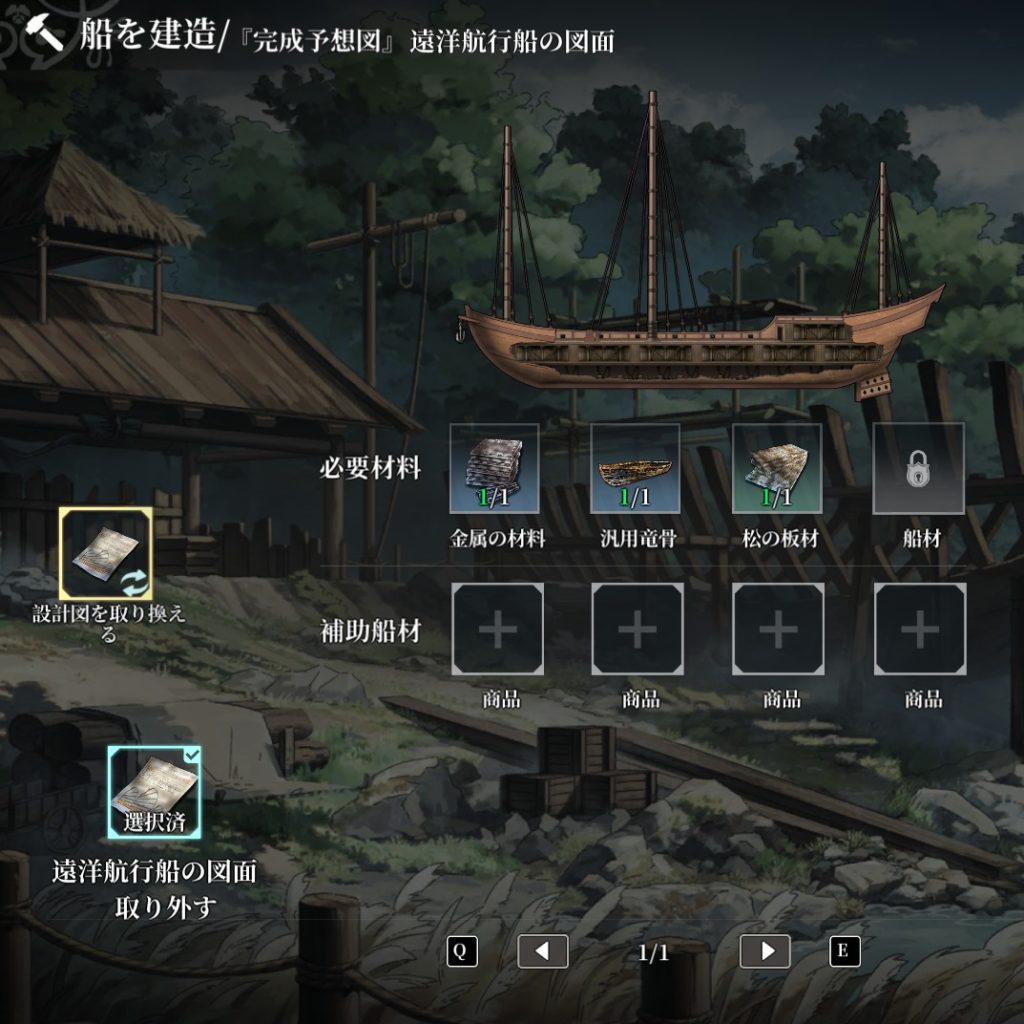Select the 汎用竜骨 keel material slot
Image resolution: width=1024 pixels, height=1024 pixels.
pos(635,469)
